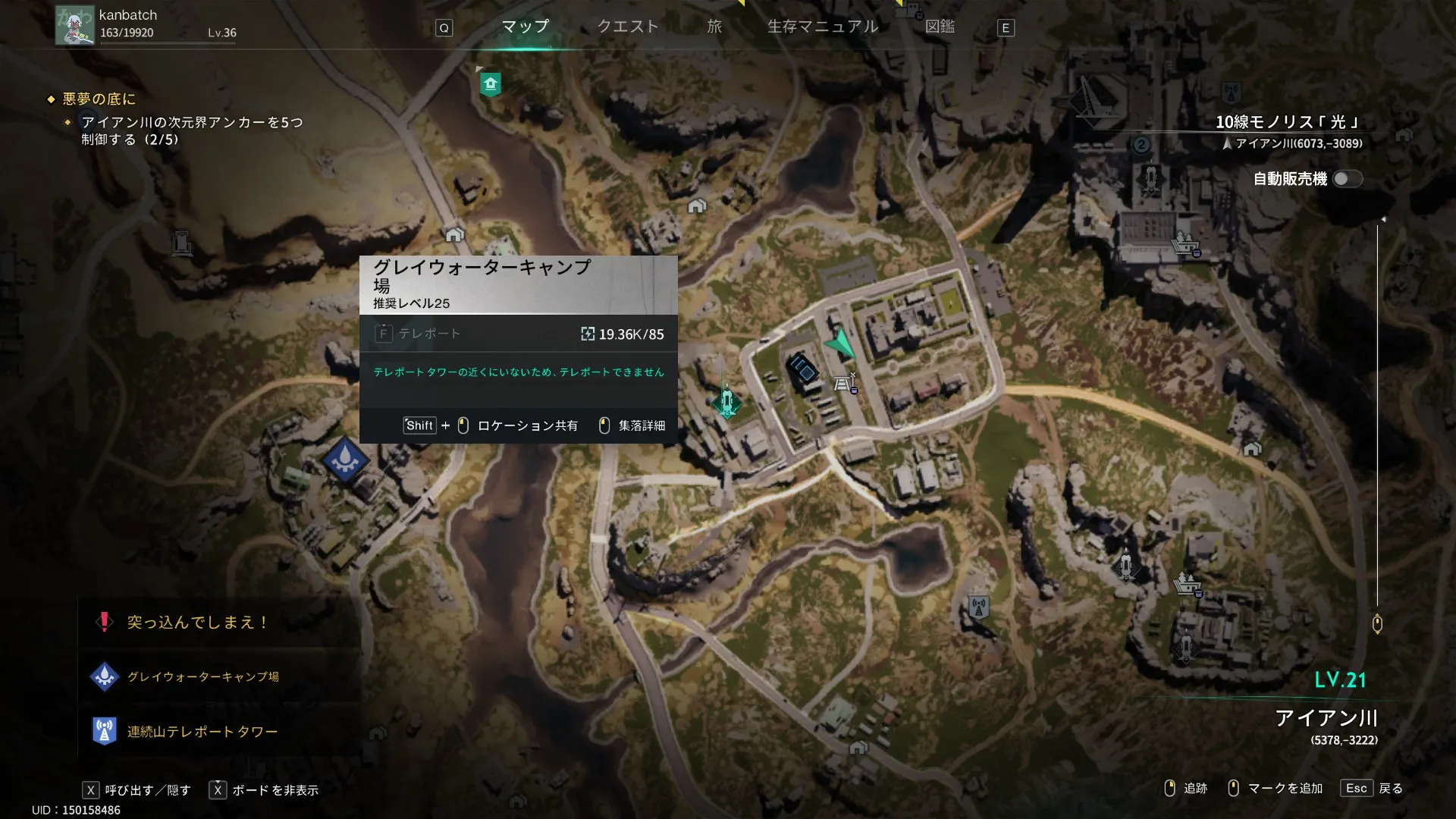Click the 10線モノリス「光」 location label
The image size is (1456, 819).
tap(1288, 122)
